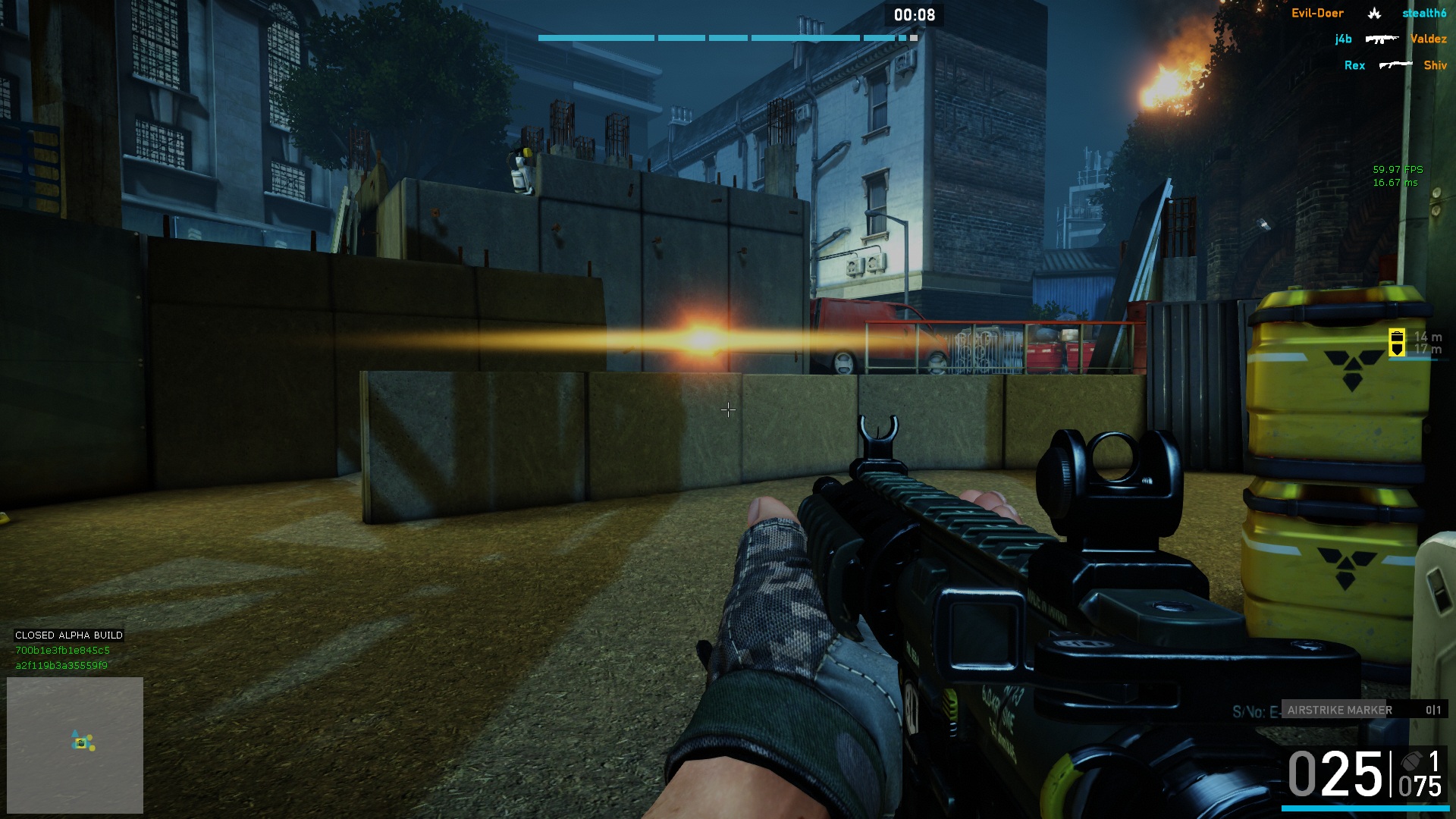The image size is (1456, 819).
Task: Click the minimap panel
Action: click(x=75, y=744)
